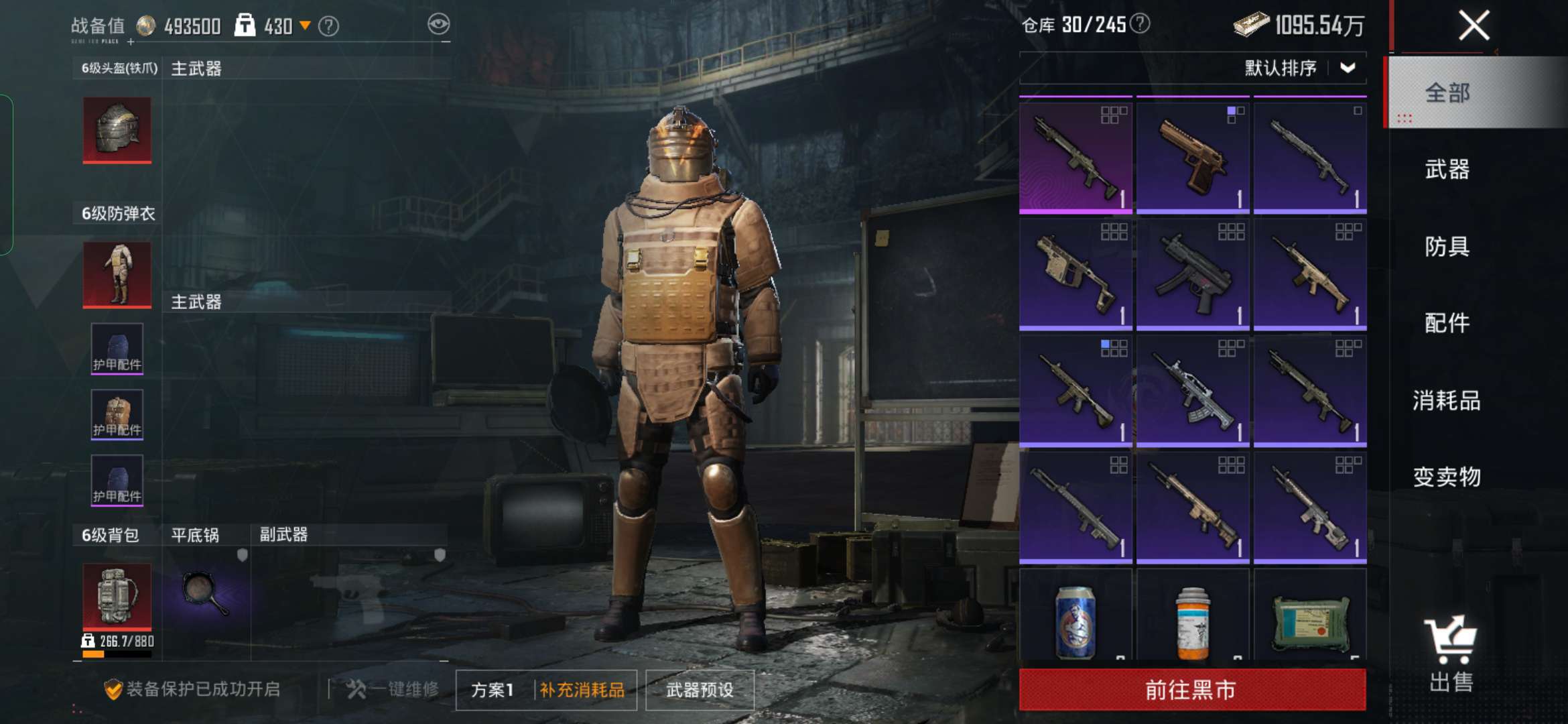Choose the 全部 category tab
Screen dimensions: 1568x724
[x=1447, y=93]
